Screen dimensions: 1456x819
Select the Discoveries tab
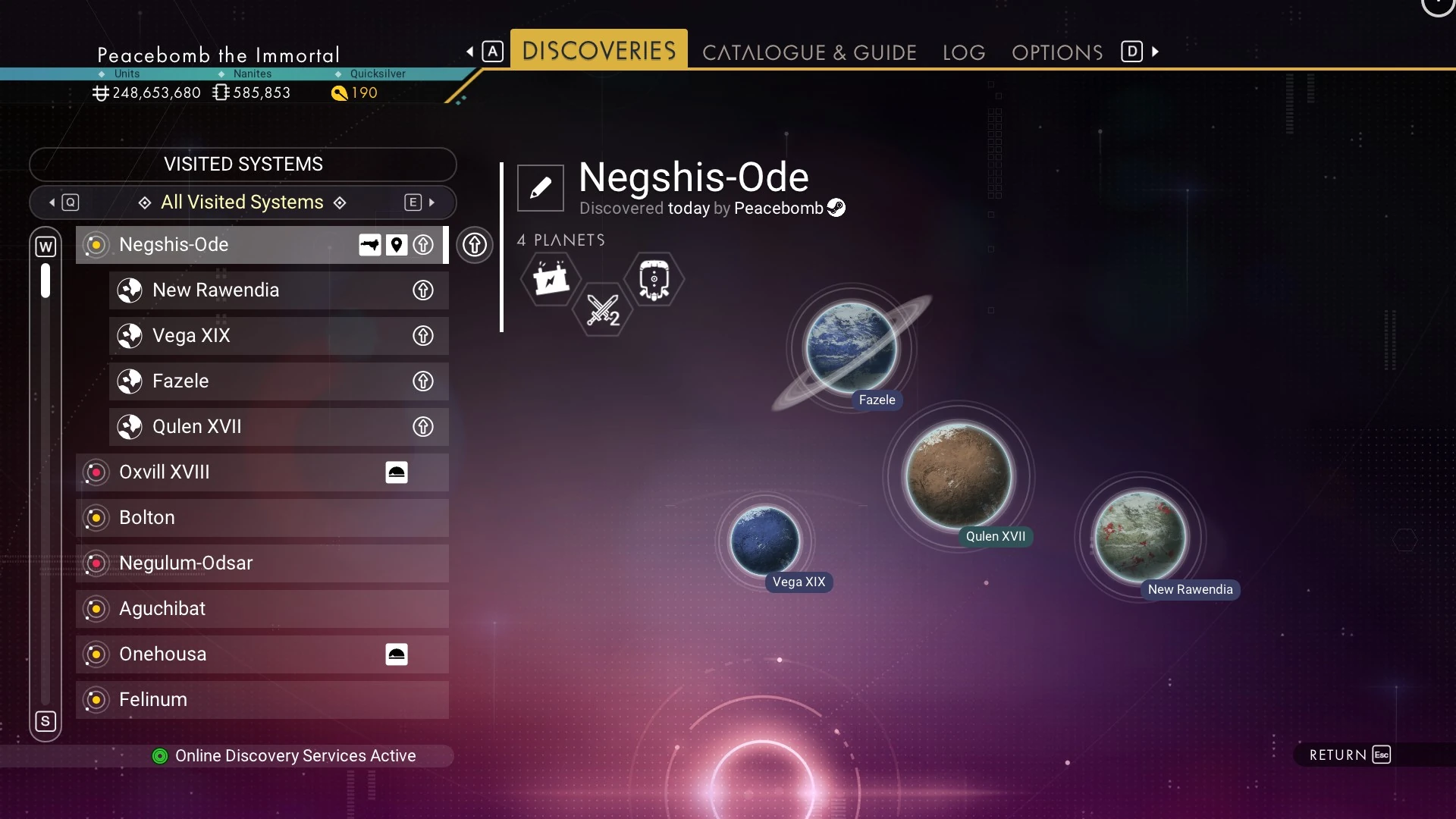598,50
